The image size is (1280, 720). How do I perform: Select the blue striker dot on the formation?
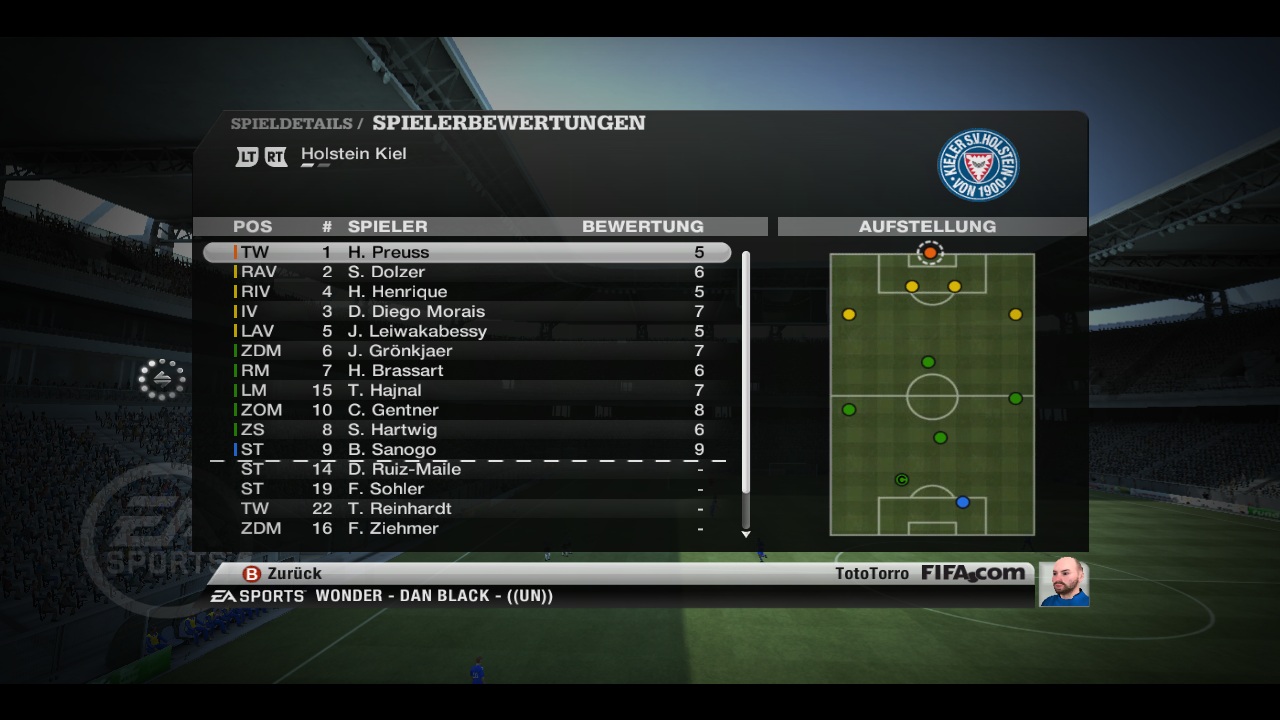click(x=962, y=502)
